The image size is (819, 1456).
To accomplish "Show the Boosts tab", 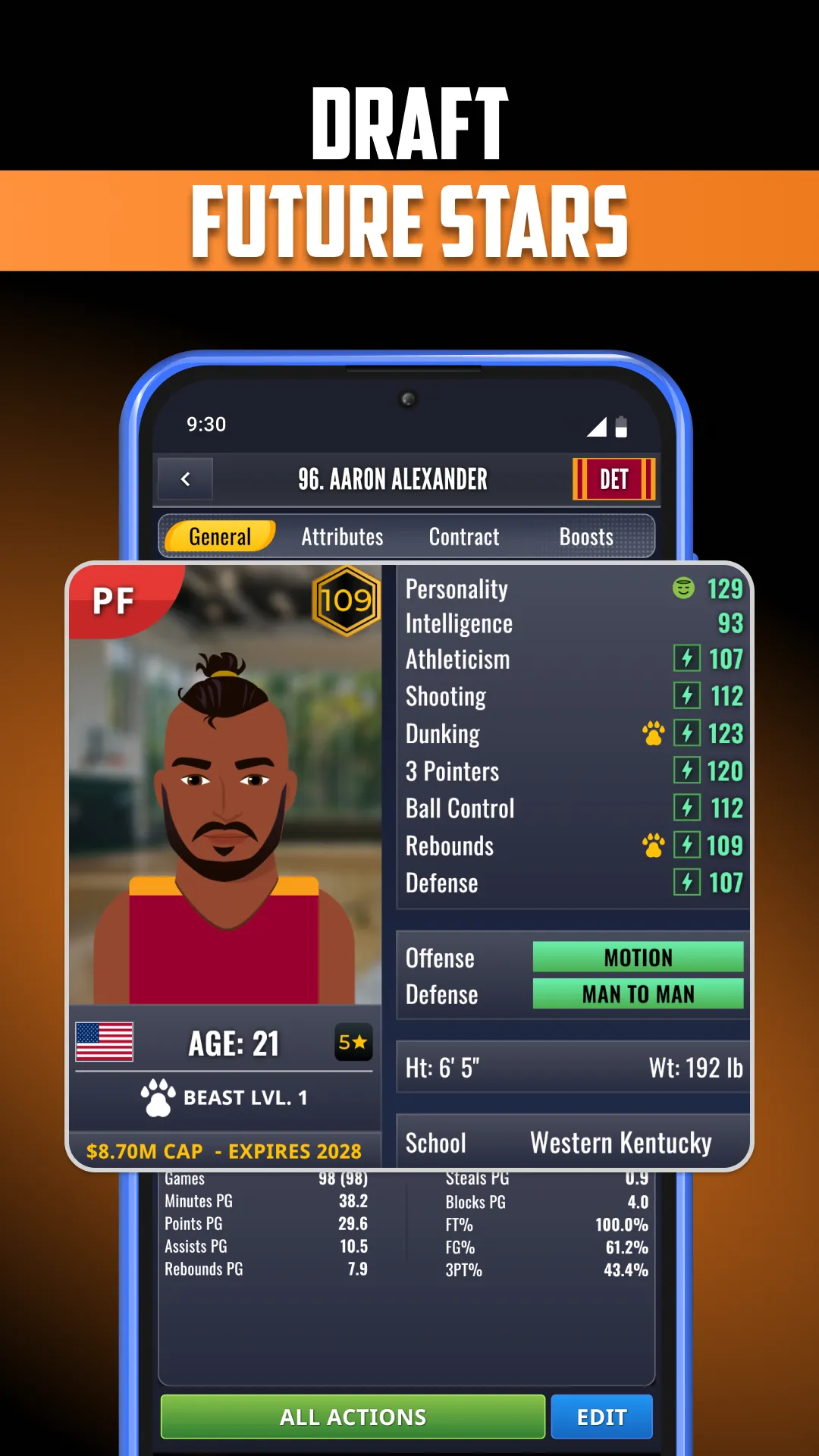I will [586, 537].
